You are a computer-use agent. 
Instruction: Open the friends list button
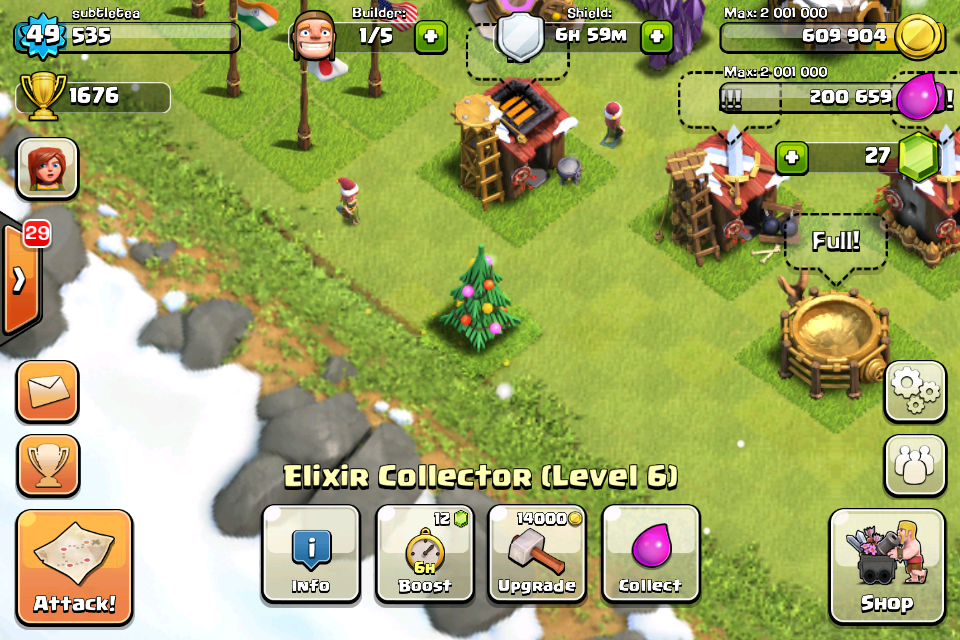tap(914, 464)
